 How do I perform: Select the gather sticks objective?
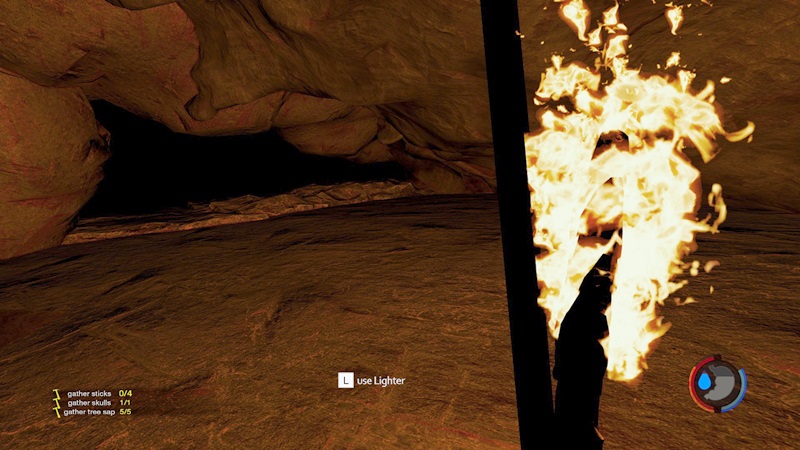[90, 393]
